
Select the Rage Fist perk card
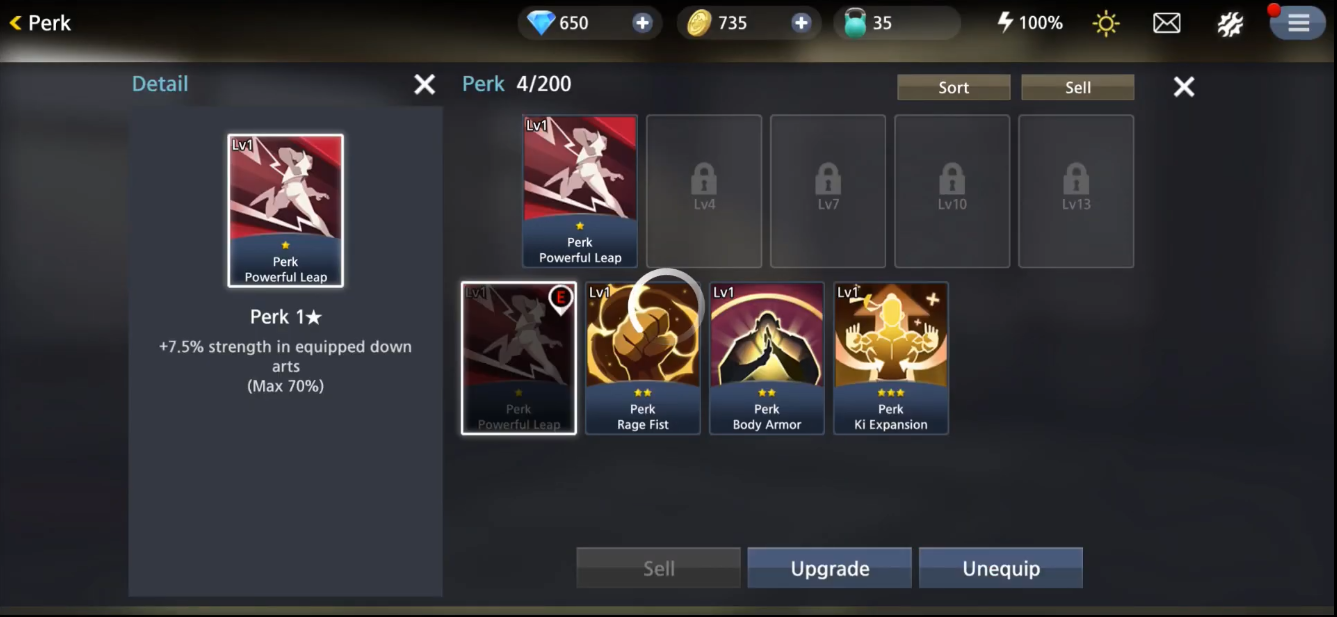click(642, 358)
